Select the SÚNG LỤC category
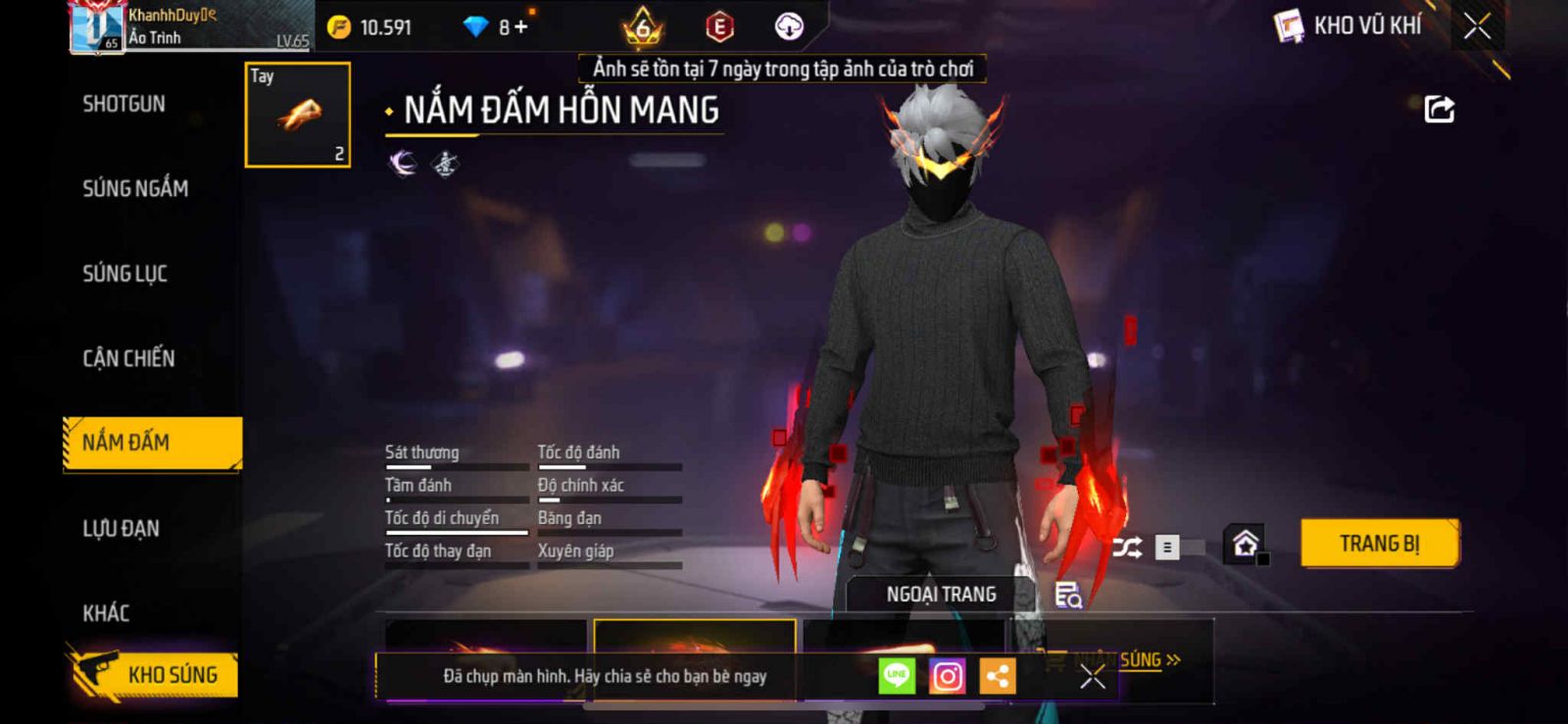This screenshot has height=724, width=1568. click(124, 273)
